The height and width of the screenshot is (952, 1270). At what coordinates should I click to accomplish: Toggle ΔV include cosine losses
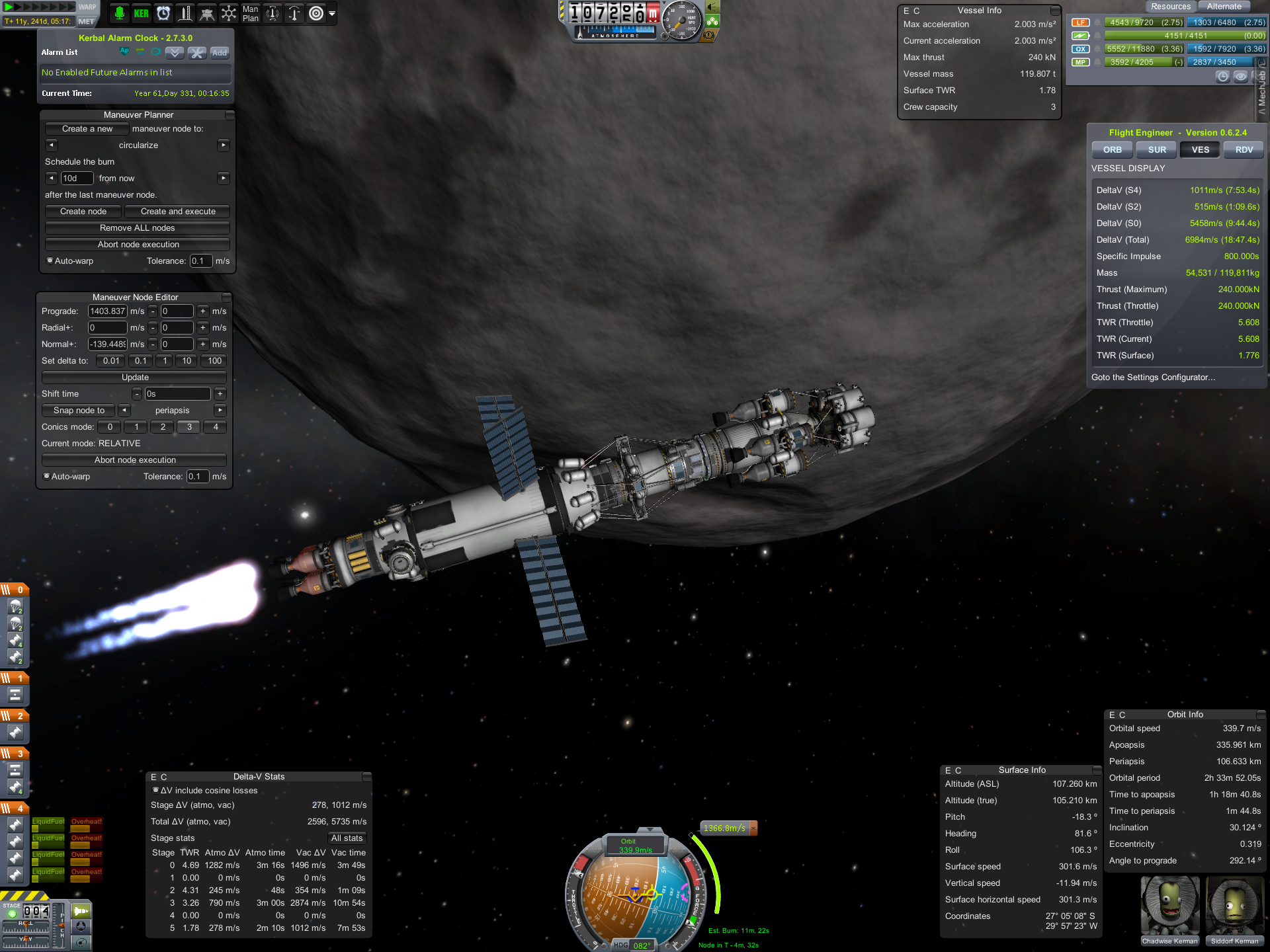(156, 790)
